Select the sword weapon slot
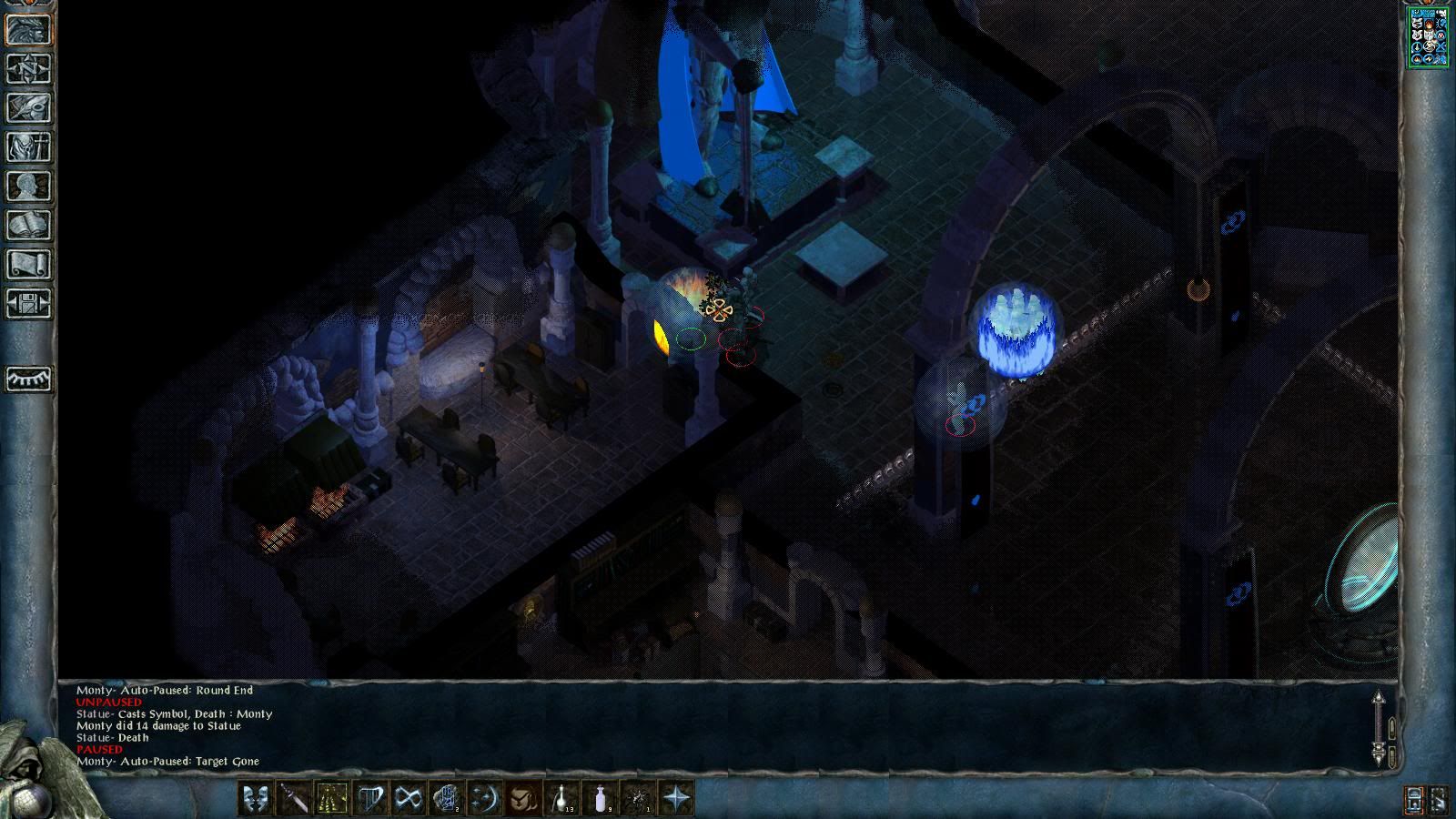Viewport: 1456px width, 819px height. (293, 799)
